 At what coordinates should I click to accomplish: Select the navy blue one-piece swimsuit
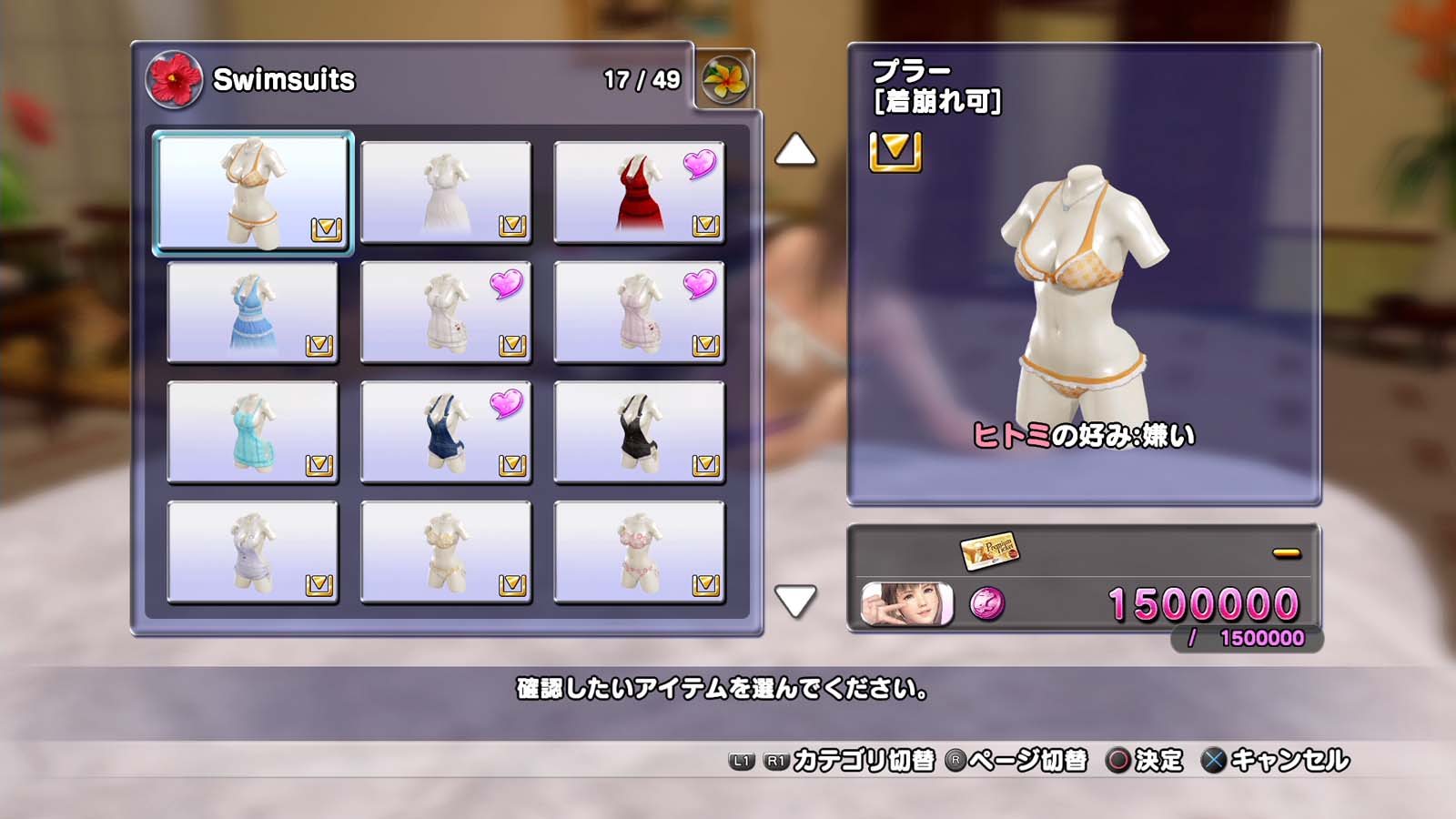(446, 432)
